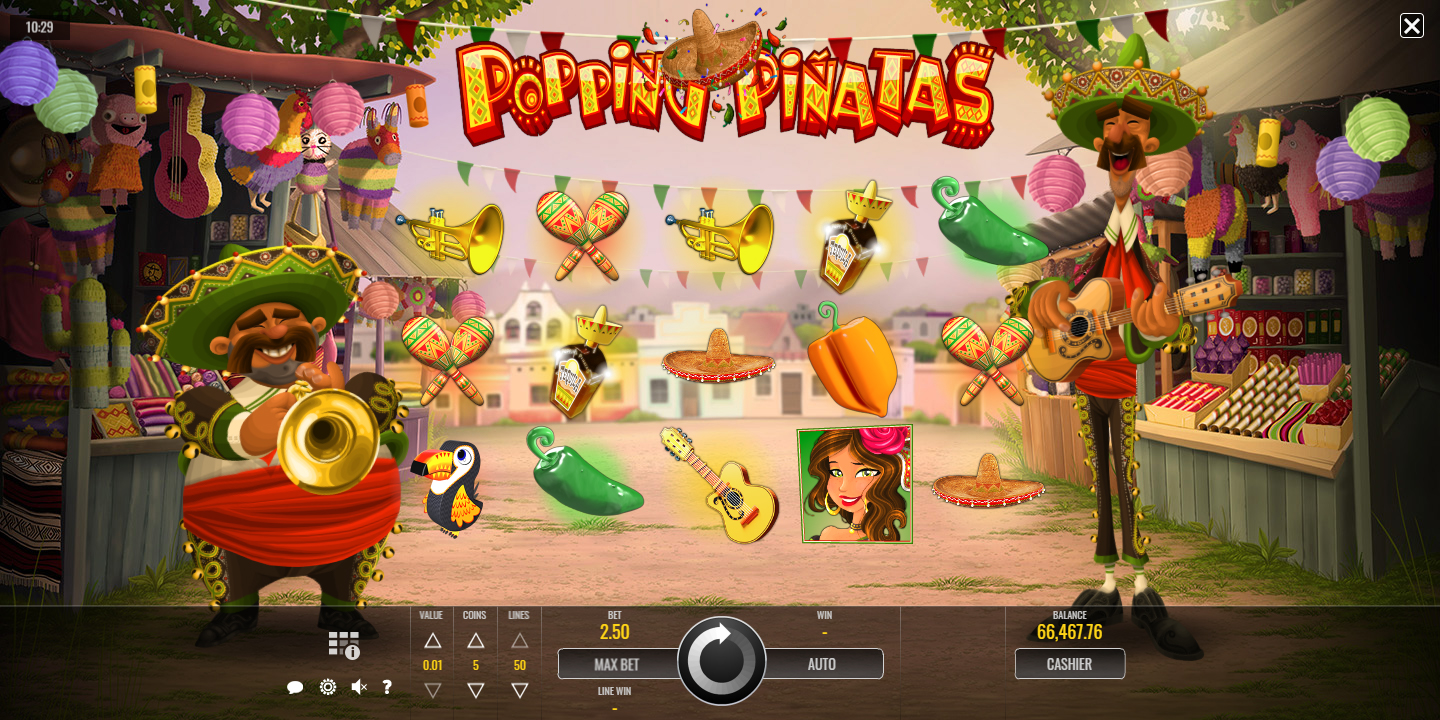Increase the Lines count with up arrow
This screenshot has width=1440, height=720.
click(x=519, y=641)
